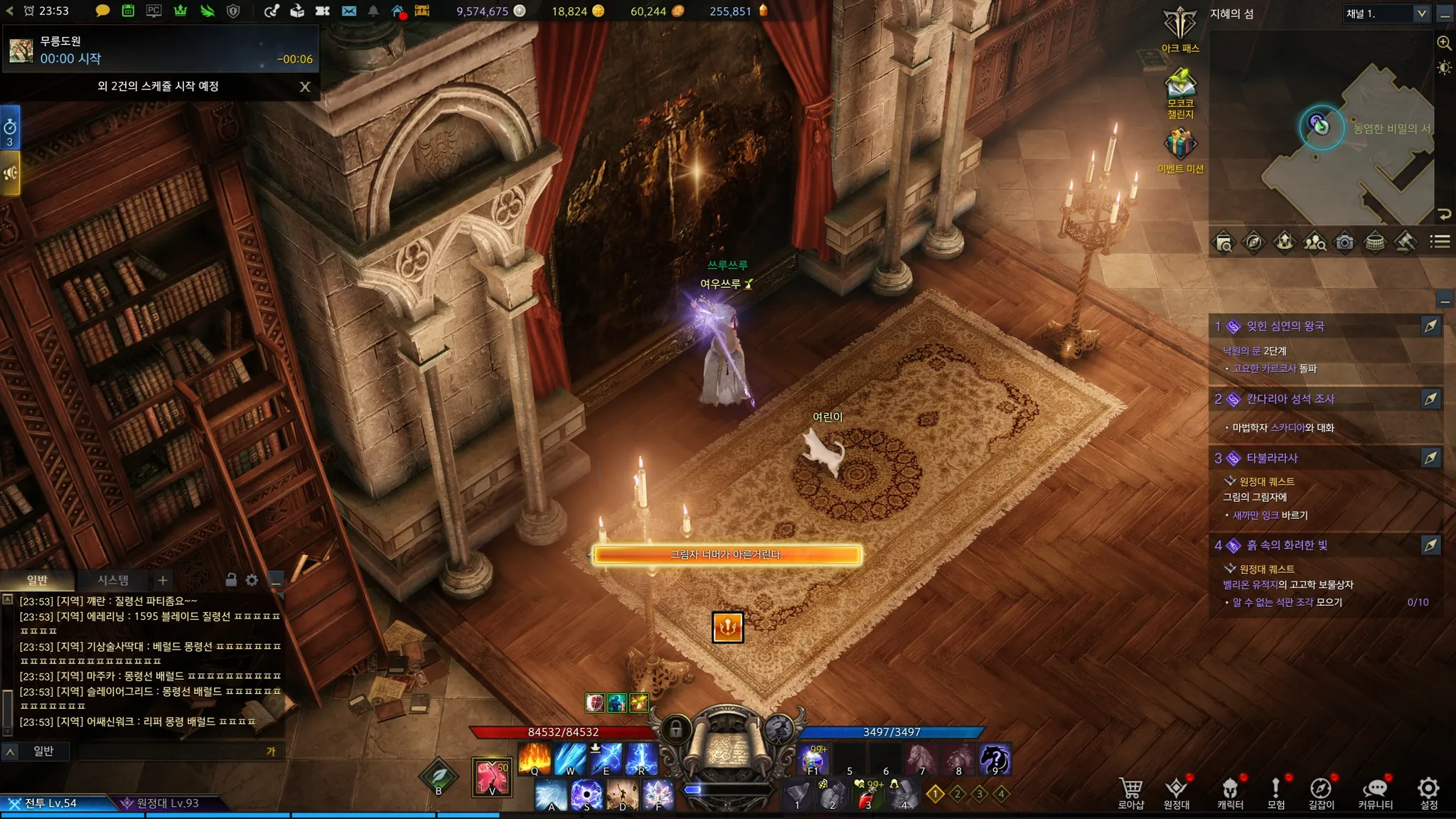Open the 캐릭터 menu
Viewport: 1456px width, 819px height.
pos(1230,792)
